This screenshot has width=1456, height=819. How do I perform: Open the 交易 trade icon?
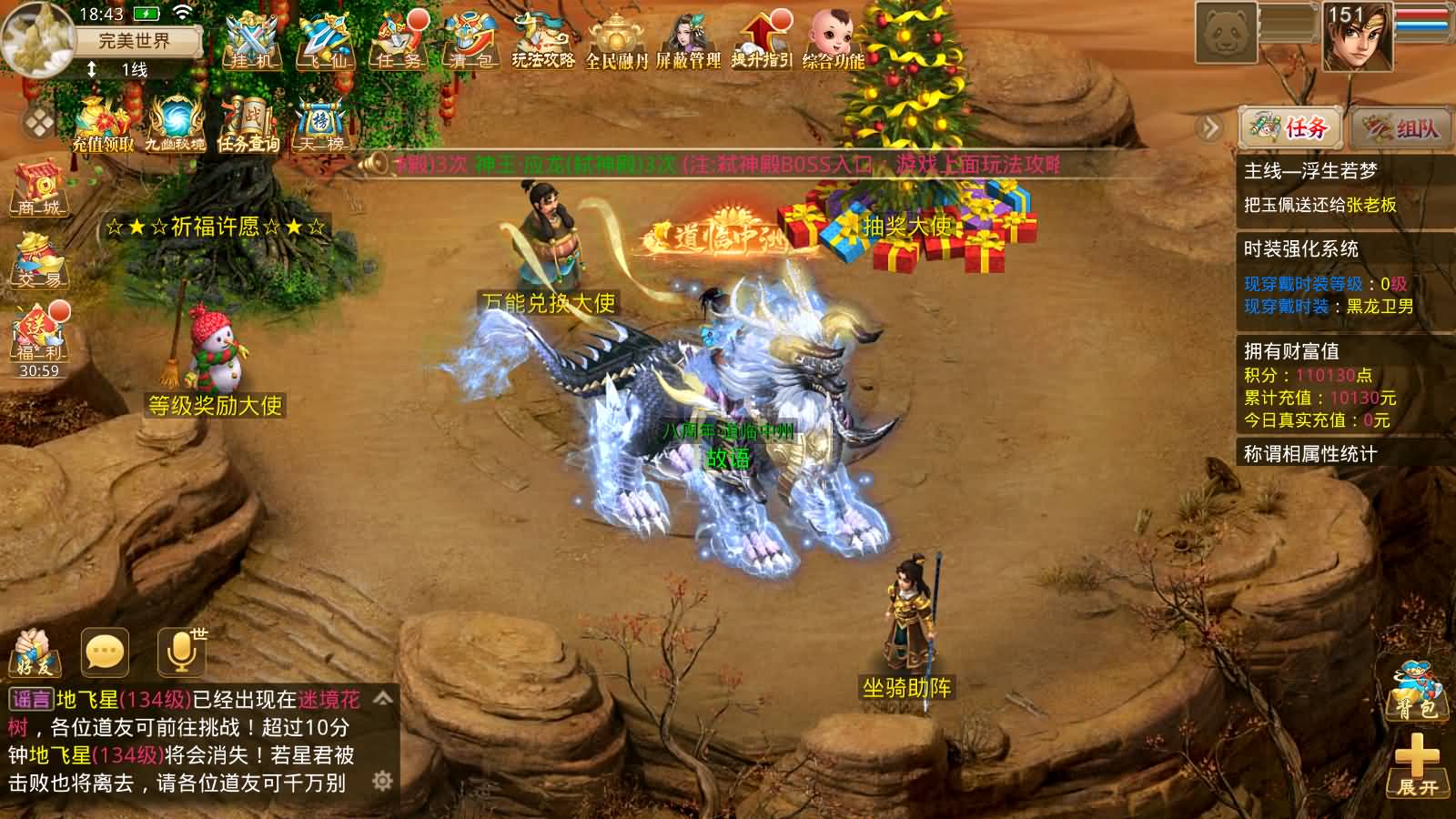coord(38,259)
